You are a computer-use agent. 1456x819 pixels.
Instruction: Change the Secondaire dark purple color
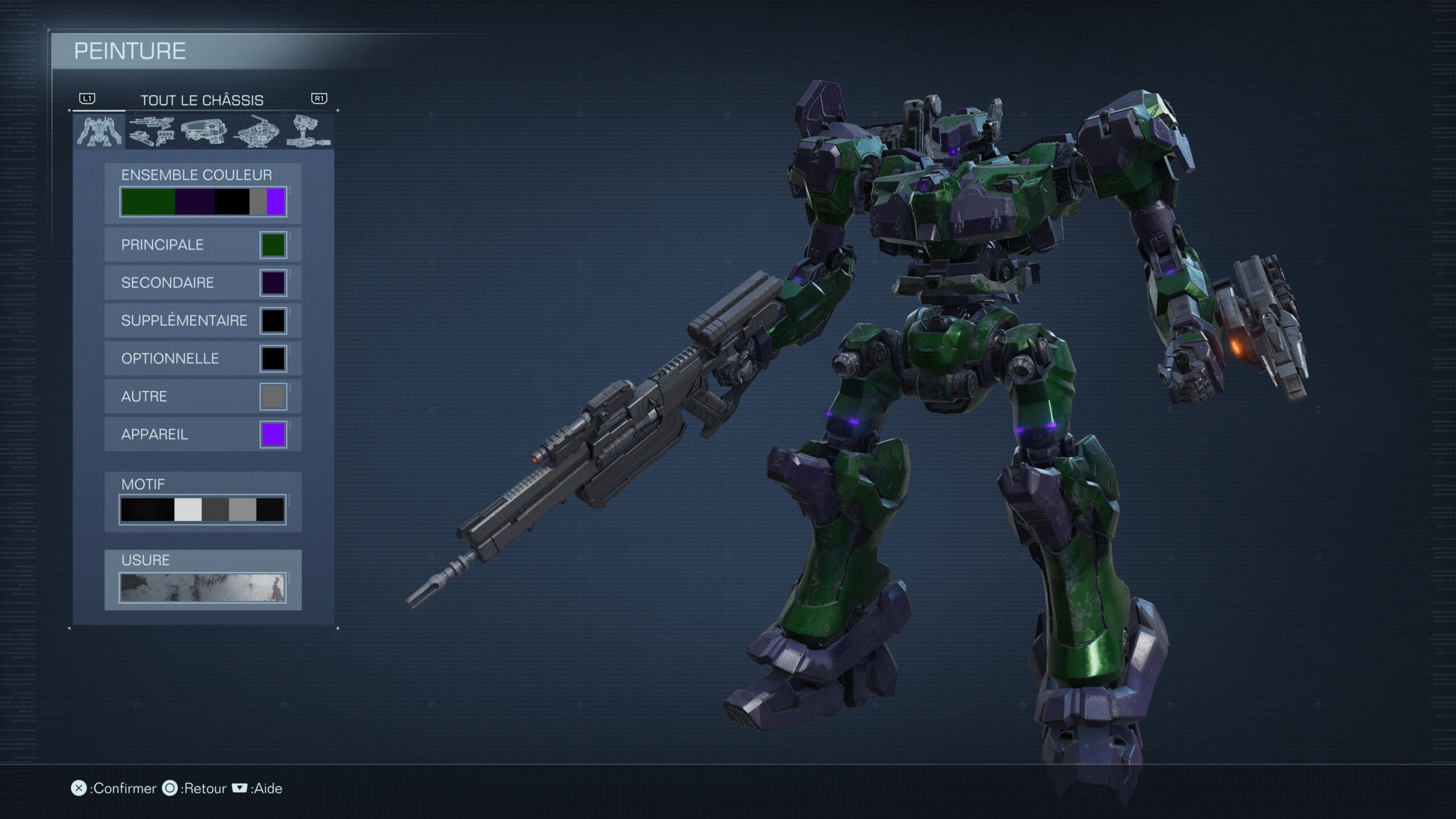(x=202, y=283)
